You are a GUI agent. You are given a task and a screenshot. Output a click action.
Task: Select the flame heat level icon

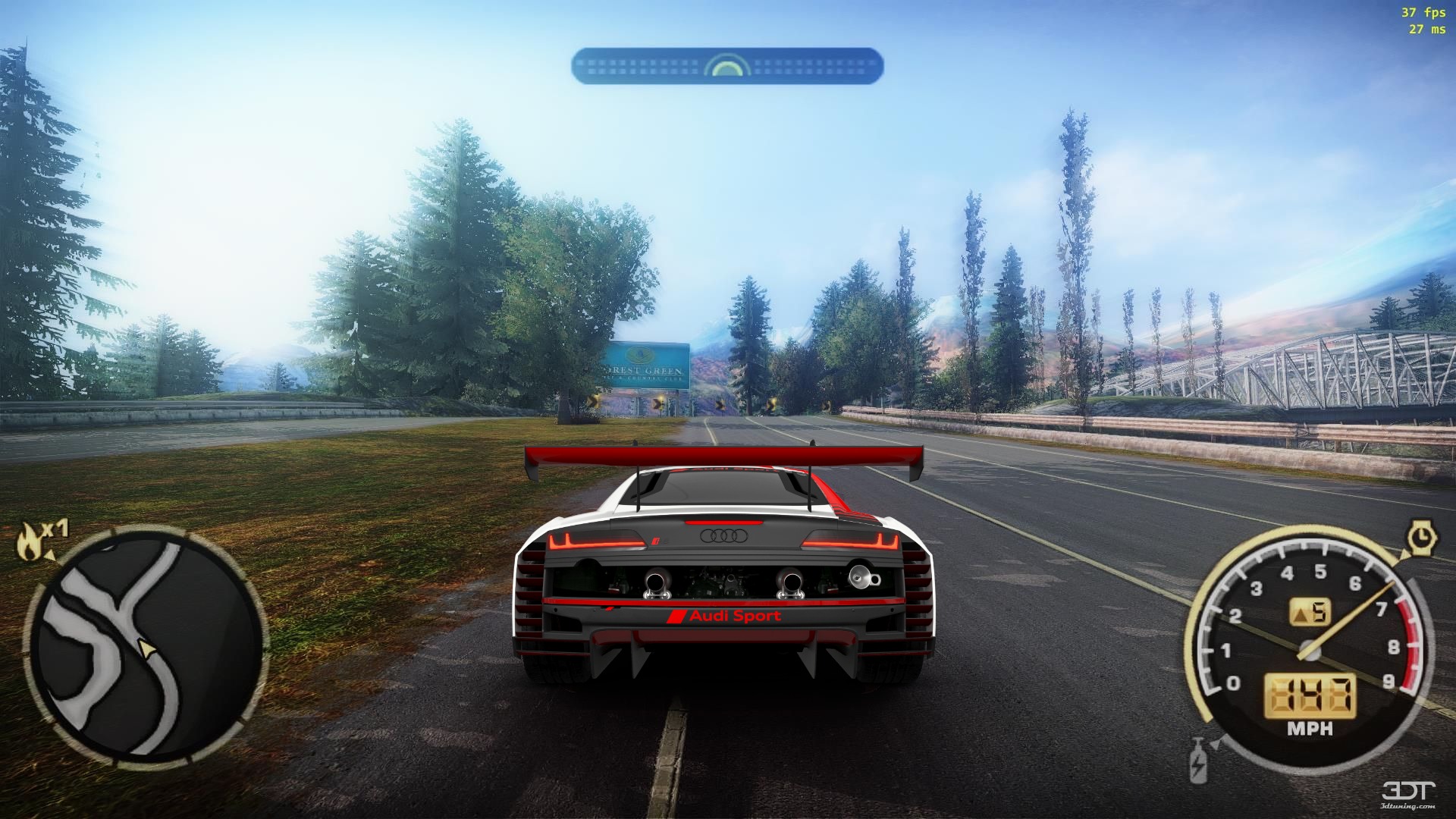30,541
